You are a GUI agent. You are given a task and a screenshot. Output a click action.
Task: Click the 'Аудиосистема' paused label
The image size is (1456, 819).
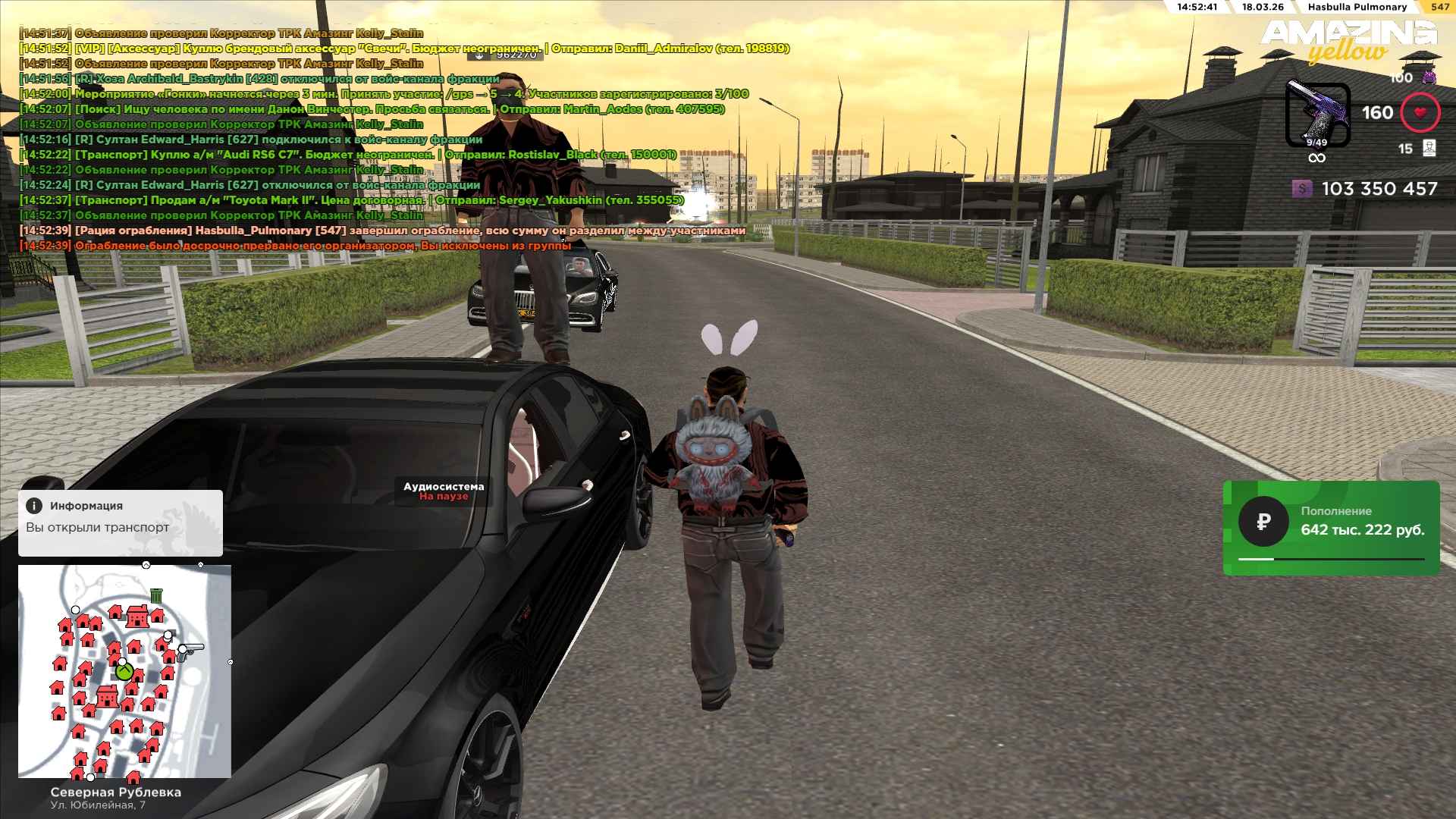coord(444,491)
